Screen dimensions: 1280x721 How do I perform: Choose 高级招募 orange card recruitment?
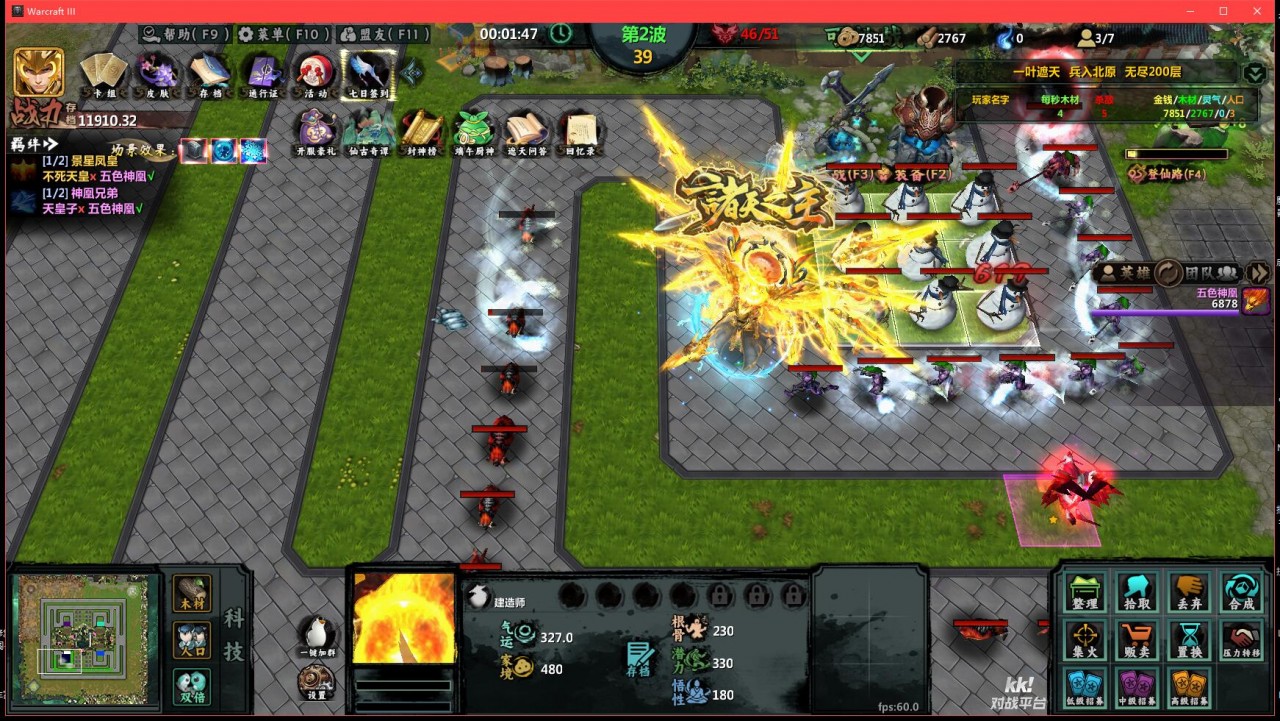(x=1189, y=687)
